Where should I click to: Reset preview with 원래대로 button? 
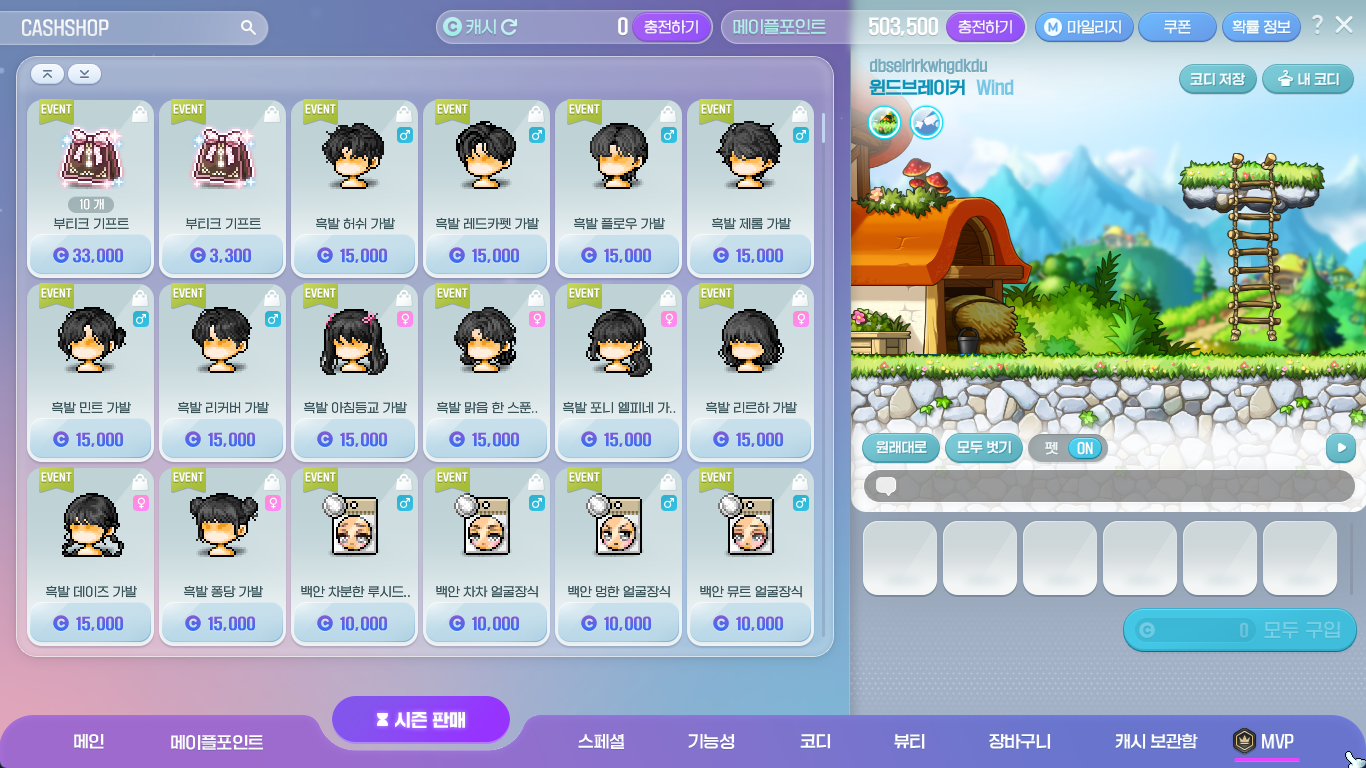pyautogui.click(x=900, y=447)
